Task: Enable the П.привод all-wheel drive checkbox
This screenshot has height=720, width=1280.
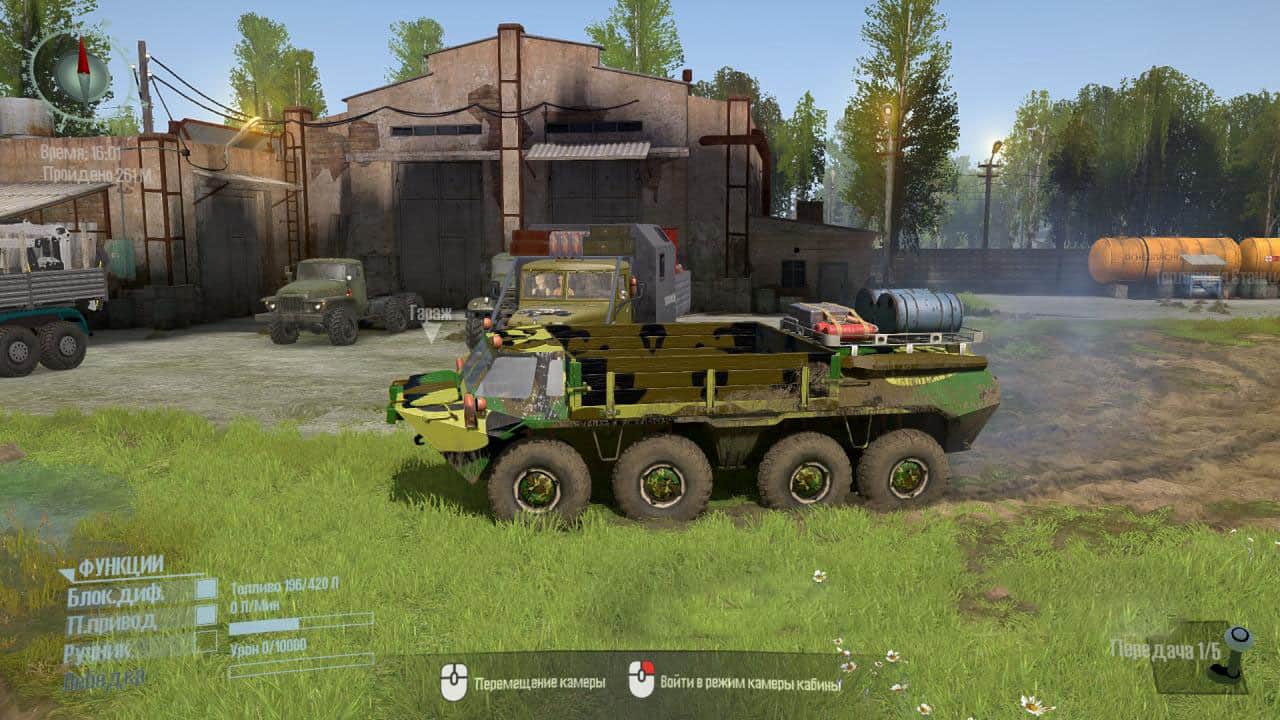Action: (x=206, y=615)
